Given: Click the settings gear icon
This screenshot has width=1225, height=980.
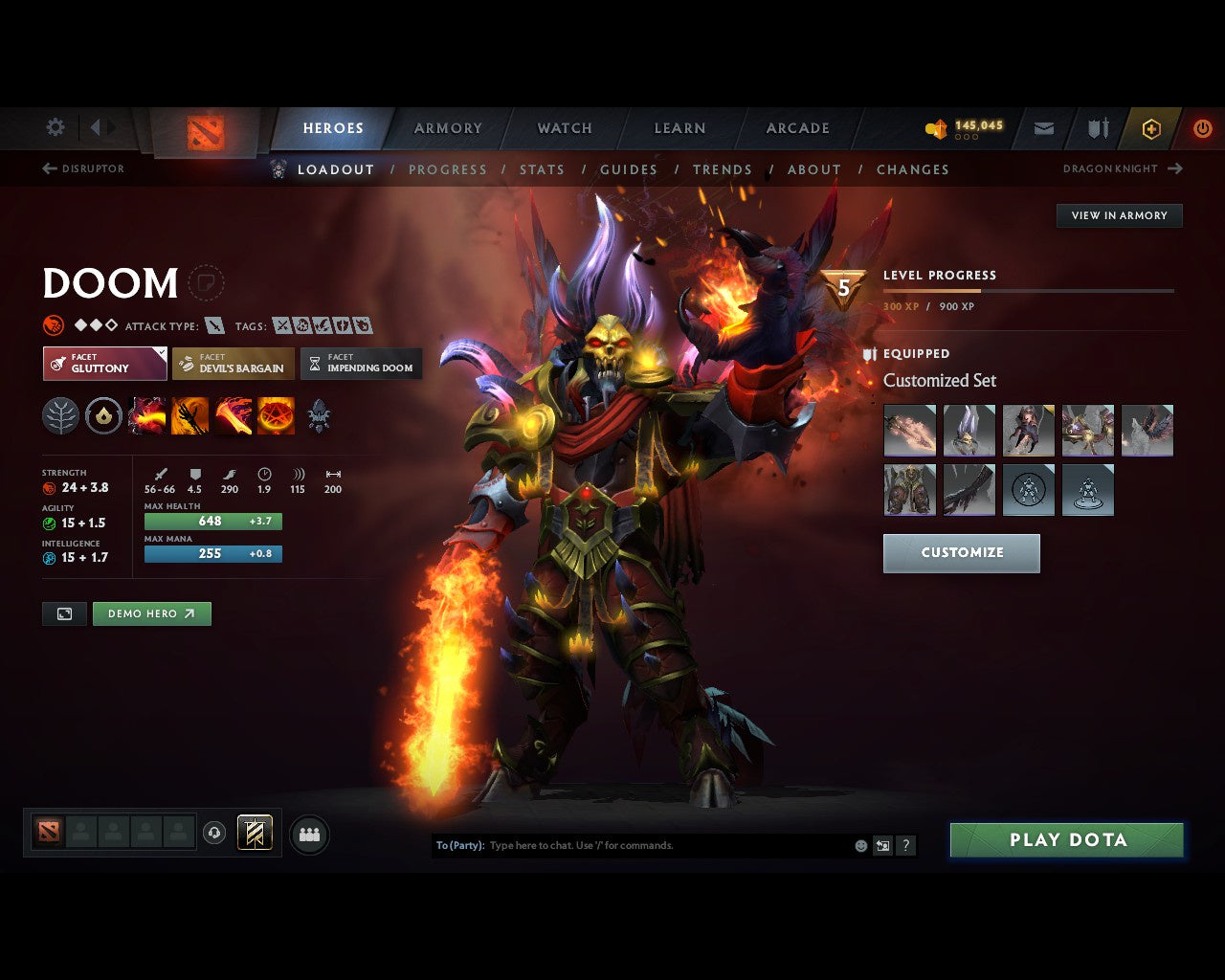Looking at the screenshot, I should pyautogui.click(x=55, y=127).
